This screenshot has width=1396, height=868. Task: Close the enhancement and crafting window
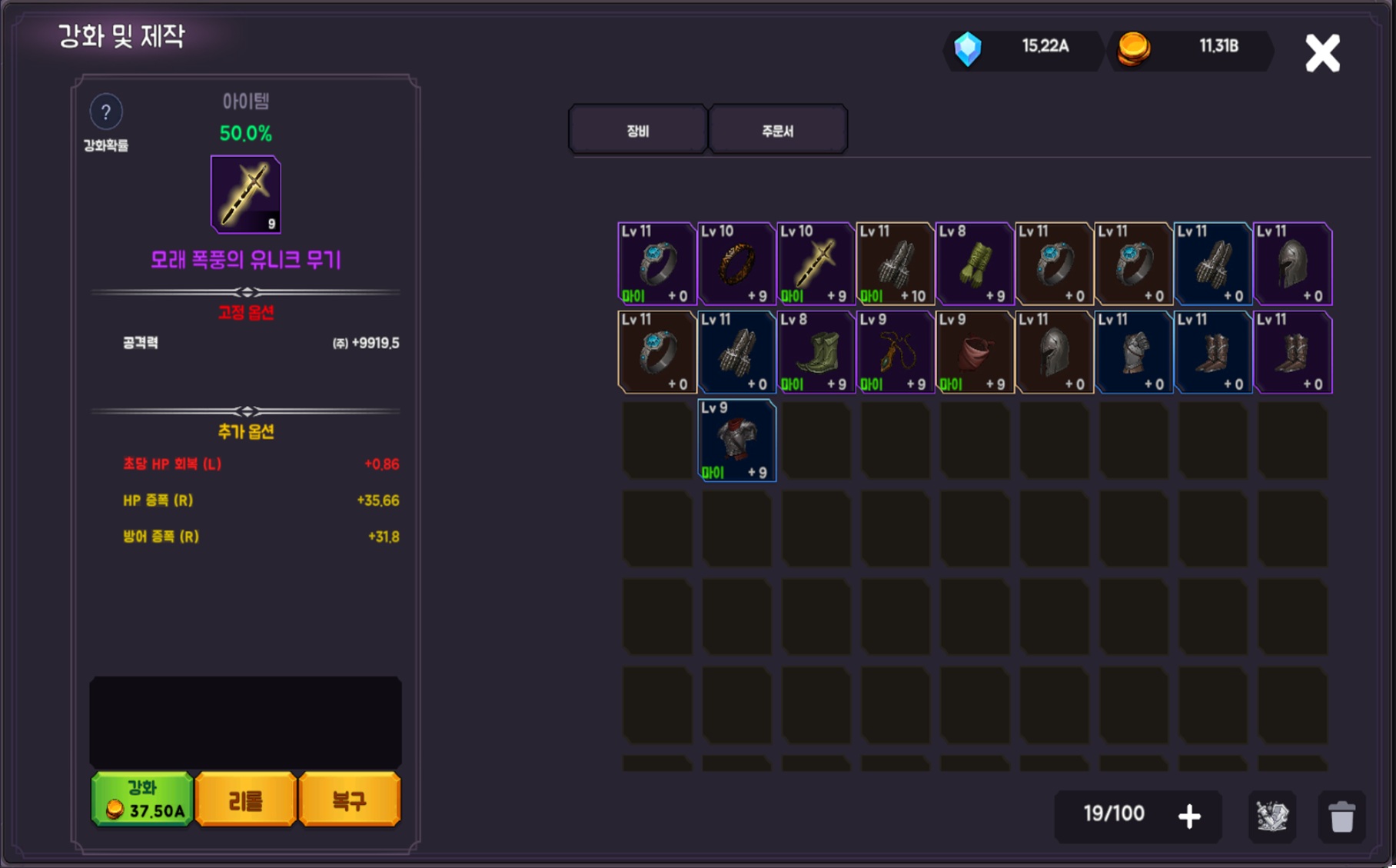(1322, 53)
